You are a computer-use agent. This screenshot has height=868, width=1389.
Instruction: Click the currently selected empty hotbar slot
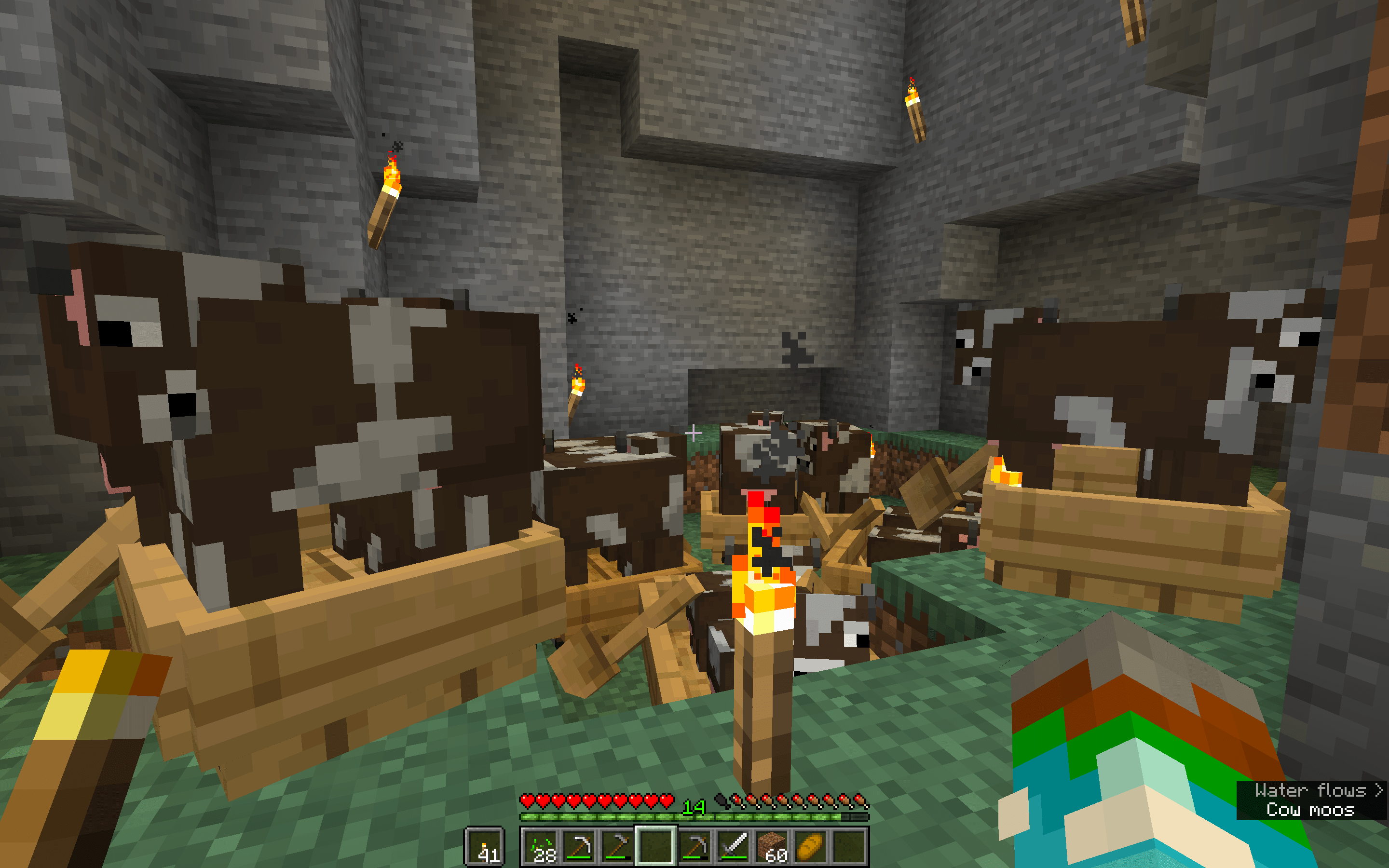click(x=655, y=847)
